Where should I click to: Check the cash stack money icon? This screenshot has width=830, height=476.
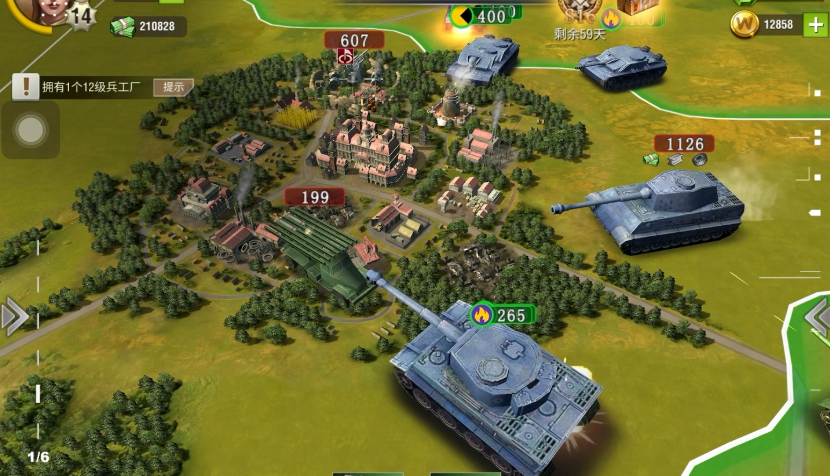[x=122, y=27]
